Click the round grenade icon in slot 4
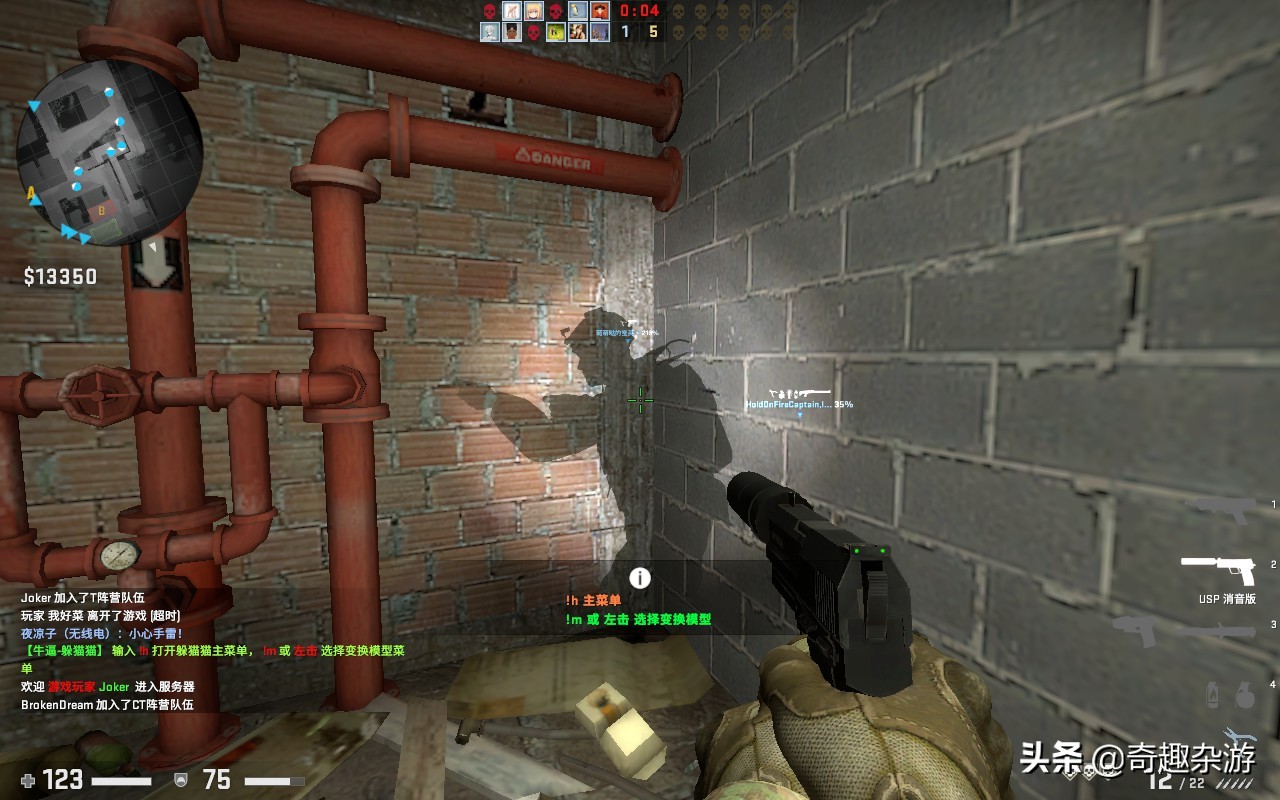Image resolution: width=1280 pixels, height=800 pixels. pyautogui.click(x=1245, y=696)
